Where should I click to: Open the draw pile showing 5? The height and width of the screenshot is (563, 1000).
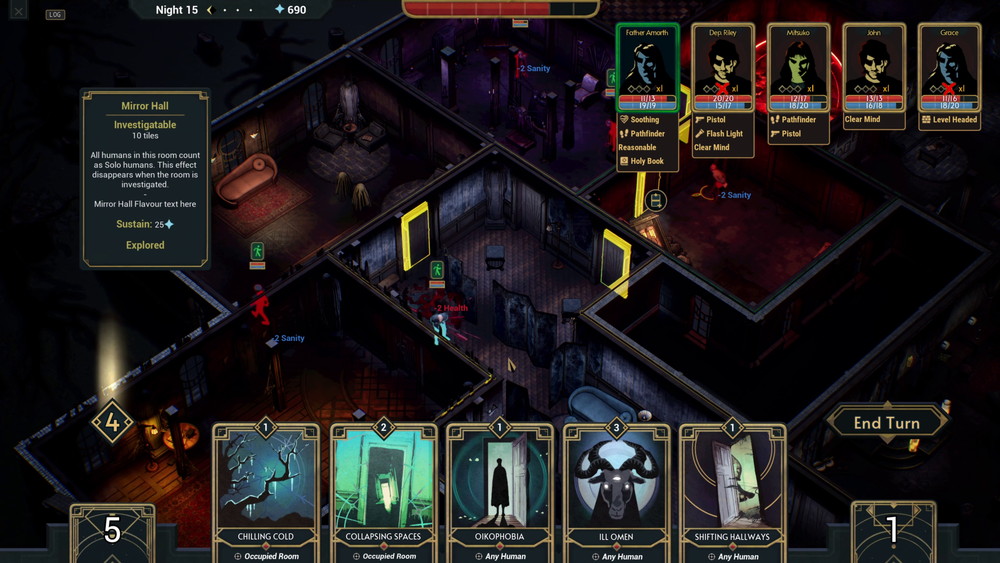click(x=112, y=532)
